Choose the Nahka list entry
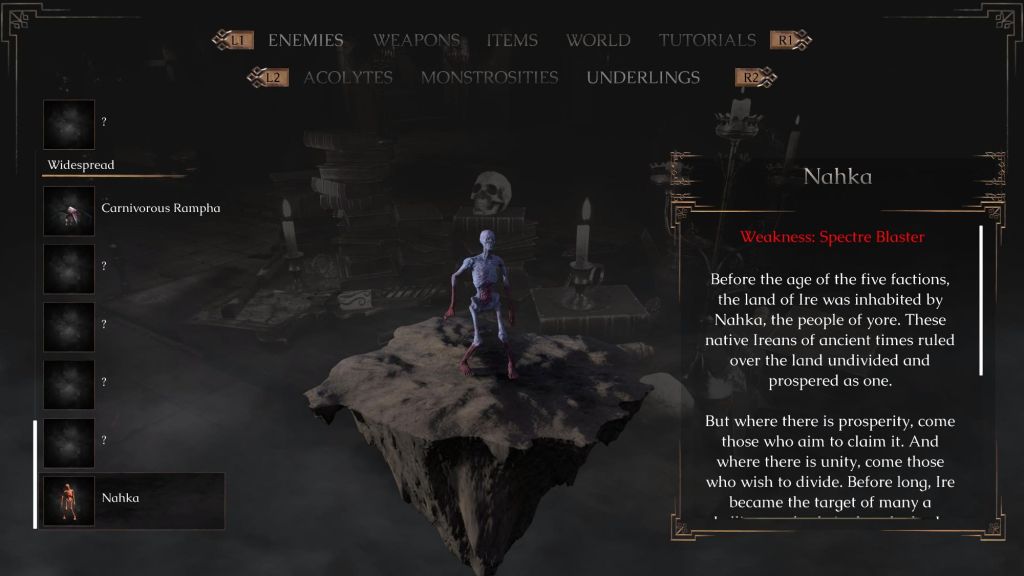Image resolution: width=1024 pixels, height=576 pixels. point(132,498)
